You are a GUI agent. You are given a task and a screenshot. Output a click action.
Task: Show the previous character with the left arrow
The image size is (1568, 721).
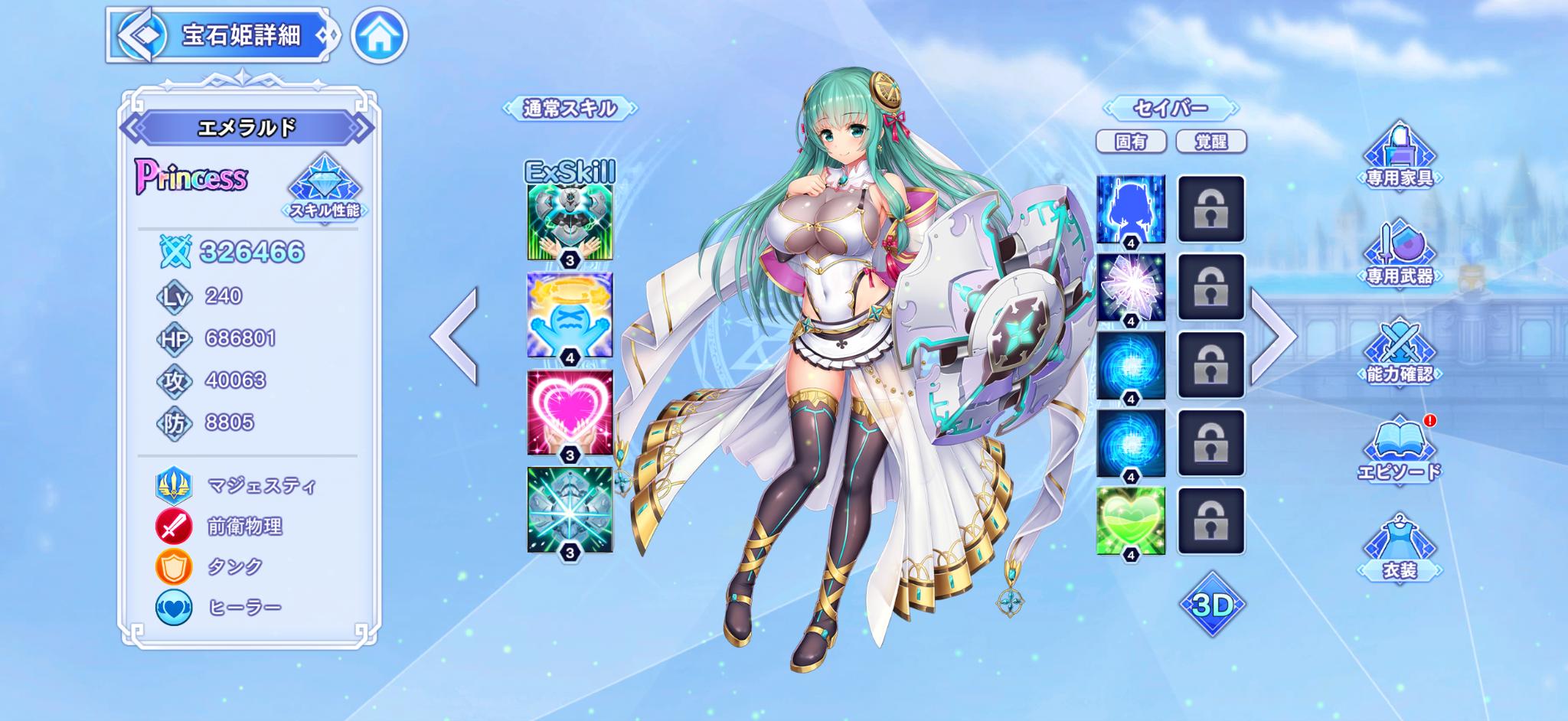click(x=455, y=335)
